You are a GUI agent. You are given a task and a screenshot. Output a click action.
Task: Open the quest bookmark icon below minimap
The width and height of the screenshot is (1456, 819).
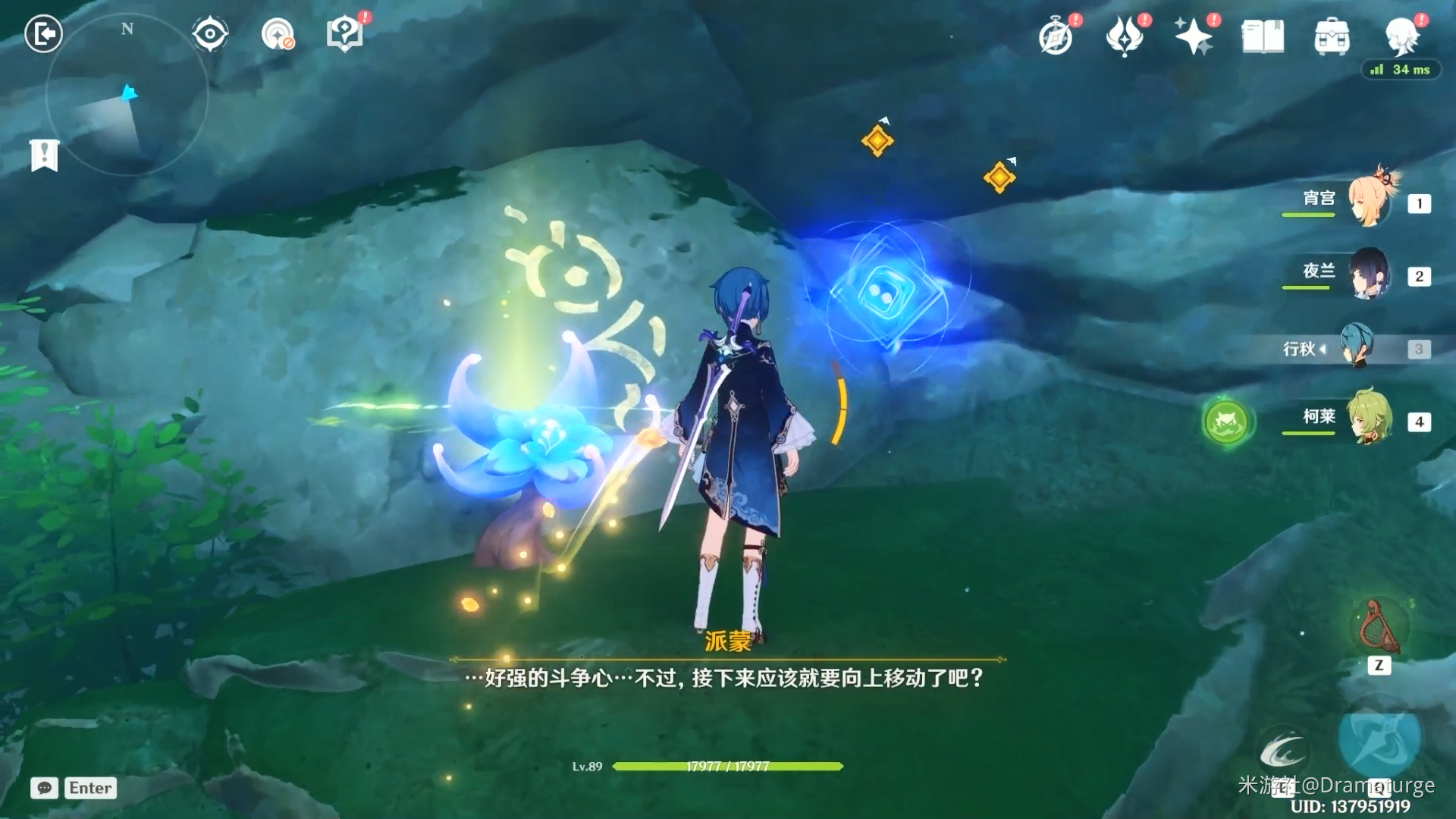click(44, 155)
